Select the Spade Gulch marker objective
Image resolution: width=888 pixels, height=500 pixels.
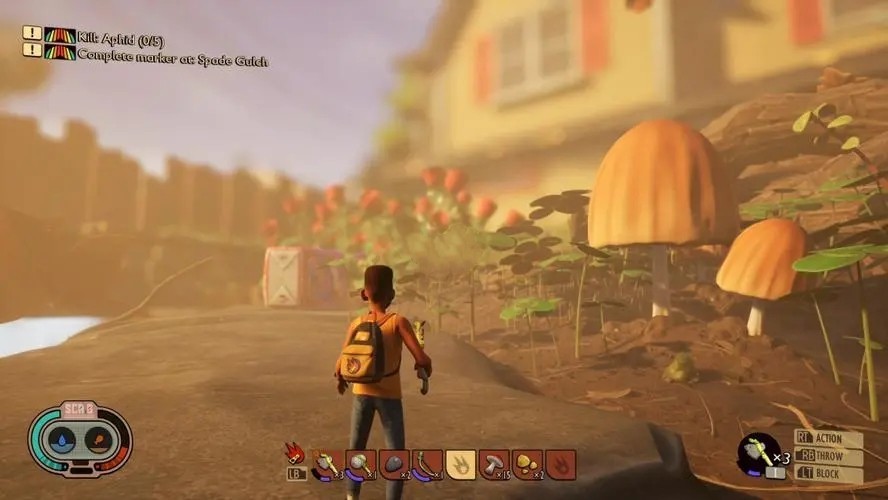(x=172, y=59)
